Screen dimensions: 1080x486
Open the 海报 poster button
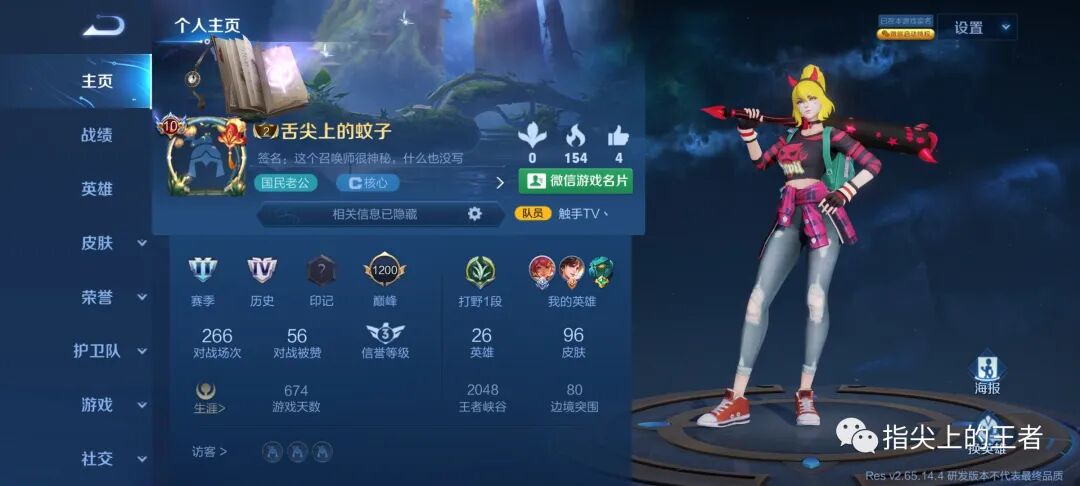987,374
